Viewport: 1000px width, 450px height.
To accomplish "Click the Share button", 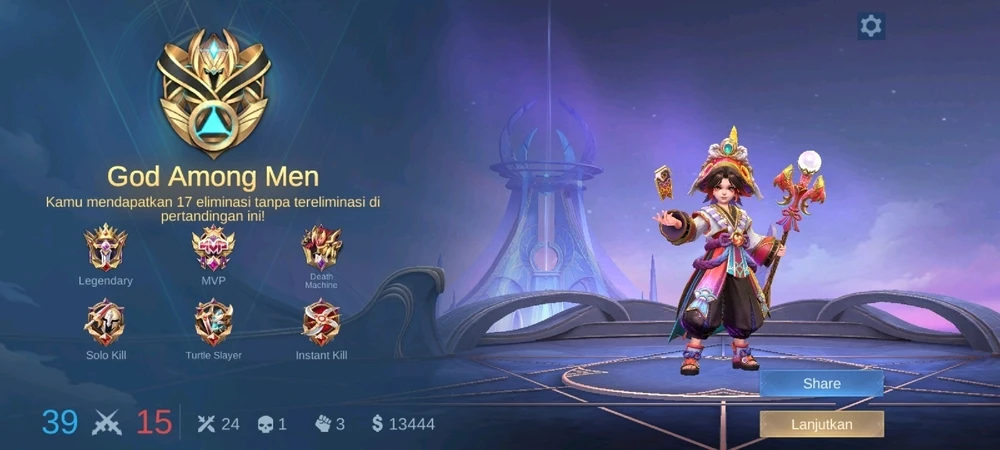I will pos(821,384).
